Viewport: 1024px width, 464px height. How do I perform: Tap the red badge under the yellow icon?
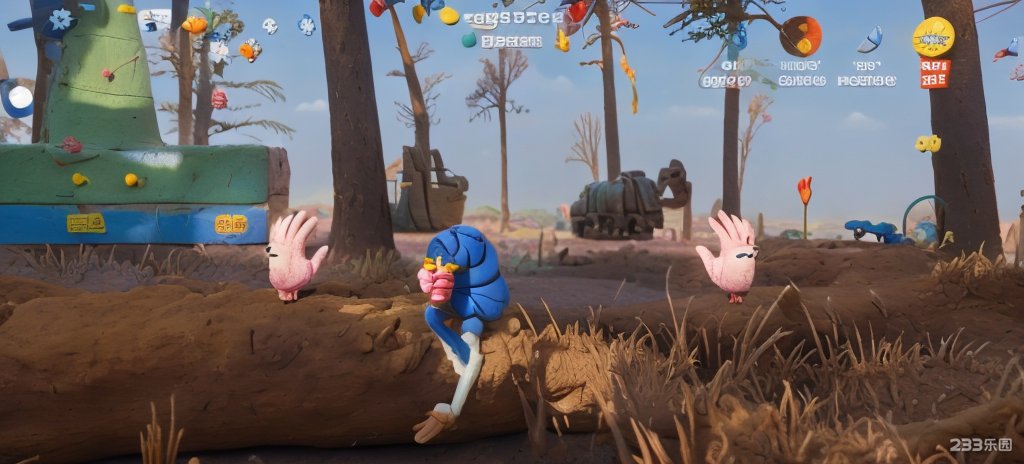pyautogui.click(x=934, y=74)
